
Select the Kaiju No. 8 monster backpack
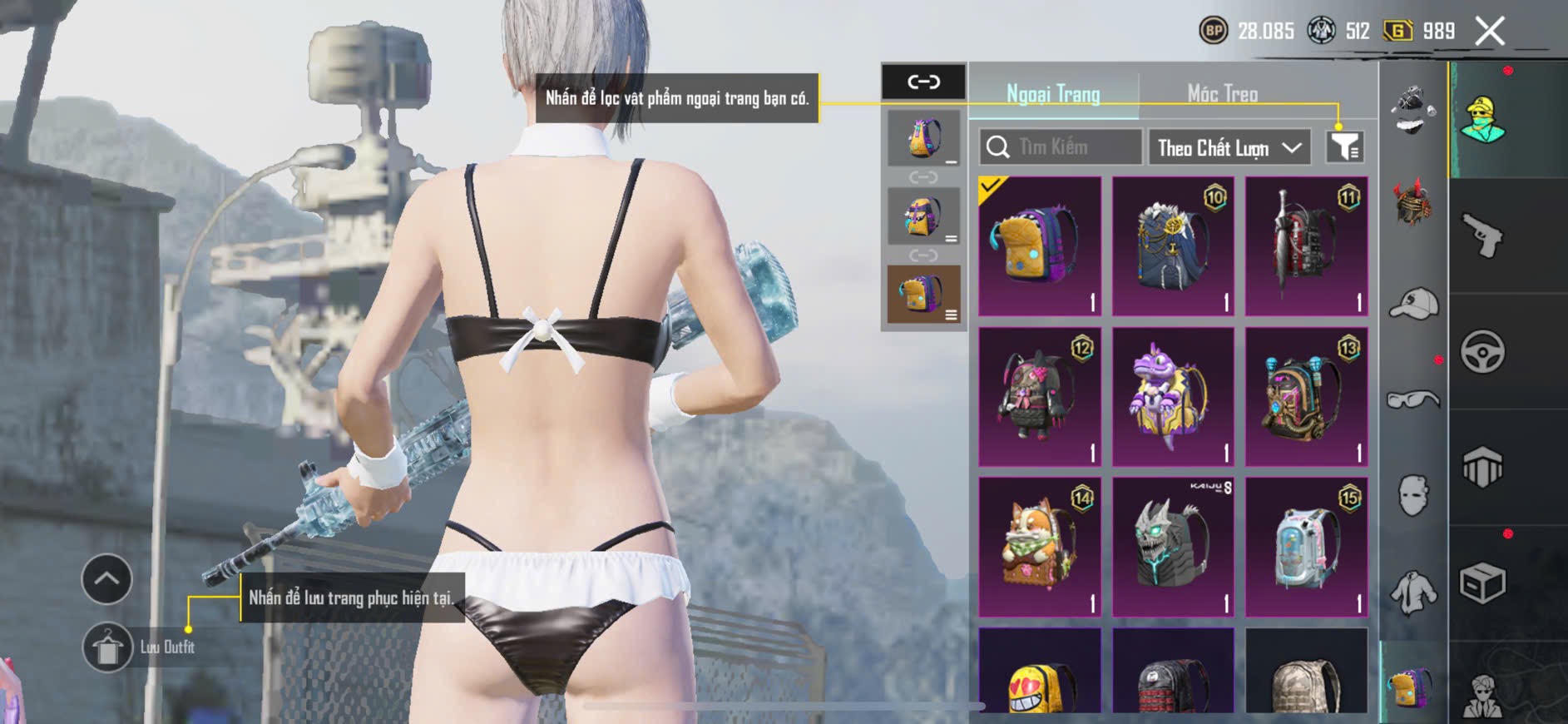tap(1172, 547)
